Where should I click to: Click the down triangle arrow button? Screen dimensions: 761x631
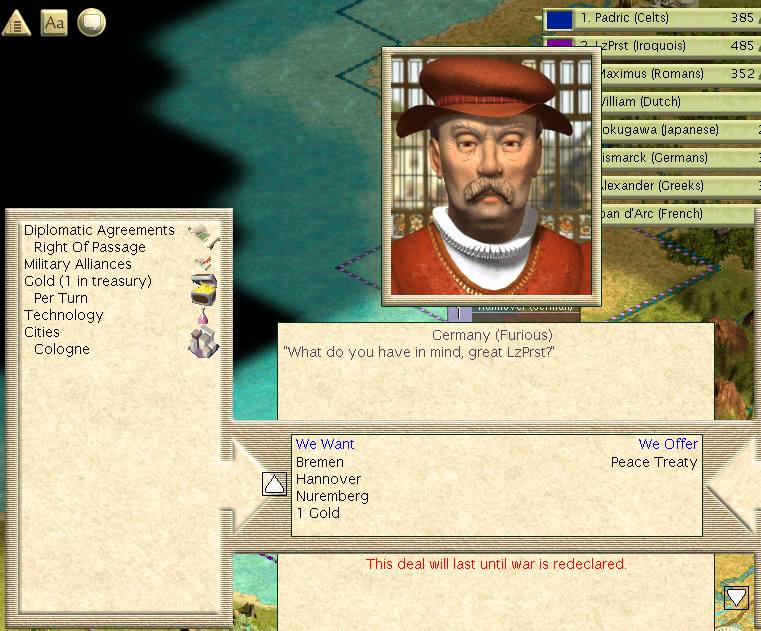[737, 597]
